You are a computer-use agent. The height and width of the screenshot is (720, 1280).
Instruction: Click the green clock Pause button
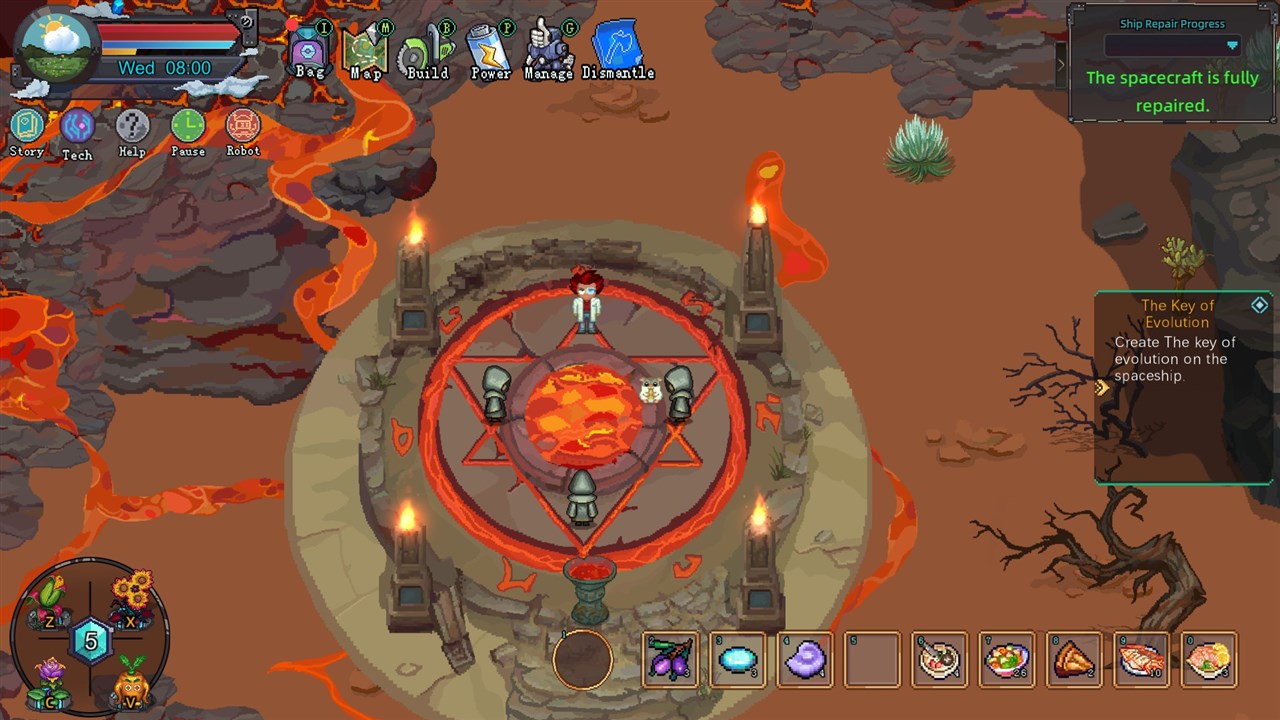tap(187, 130)
